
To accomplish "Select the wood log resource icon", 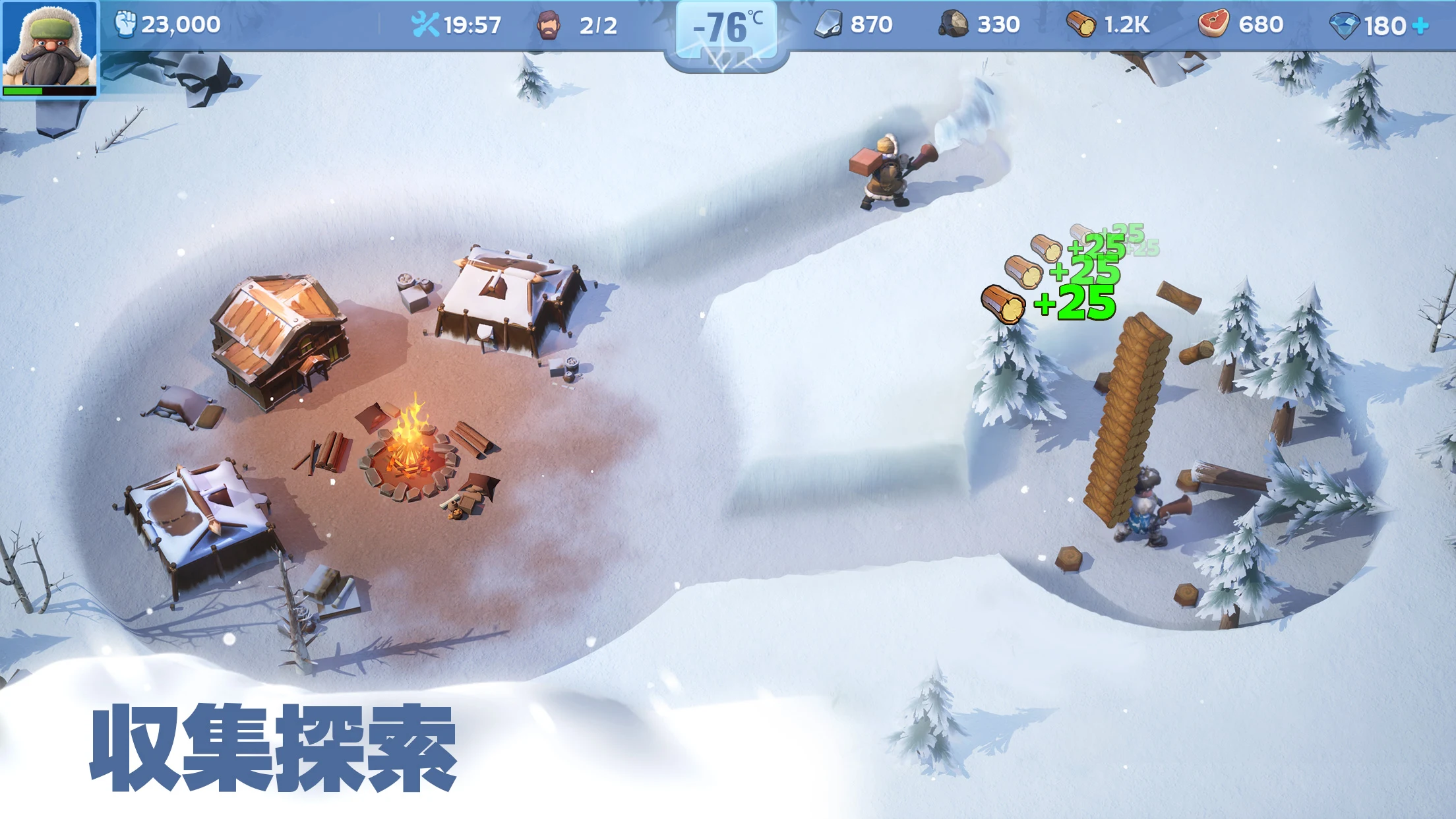I will [x=1081, y=25].
